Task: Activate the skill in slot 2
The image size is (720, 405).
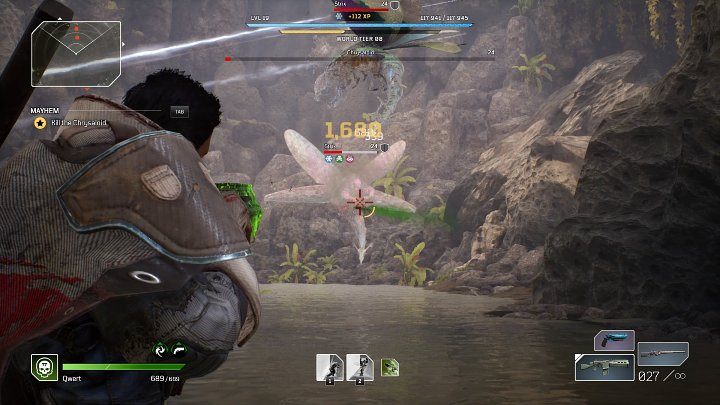Action: (x=360, y=367)
